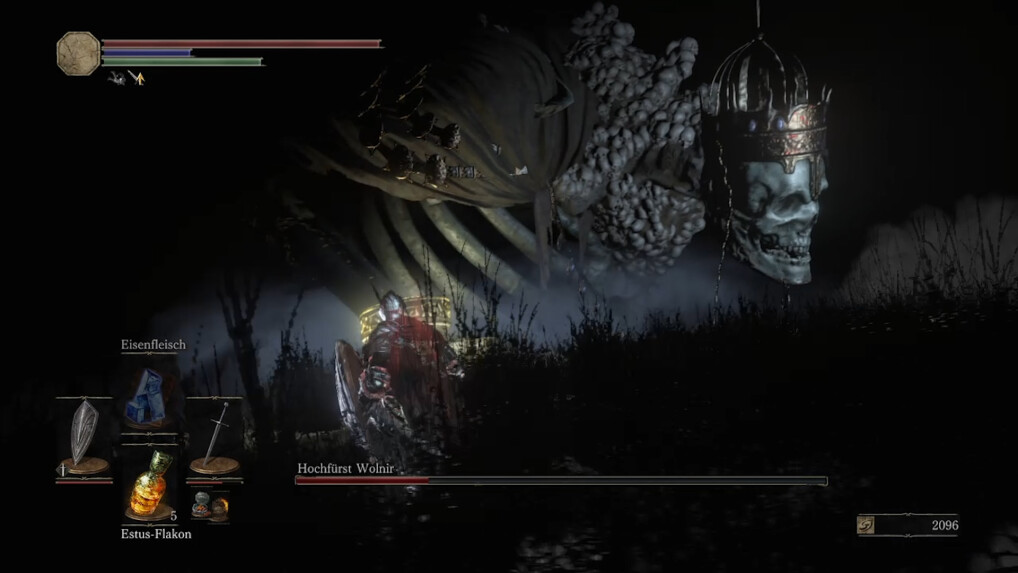Click the octagonal covenant emblem
1018x573 pixels.
(x=78, y=53)
